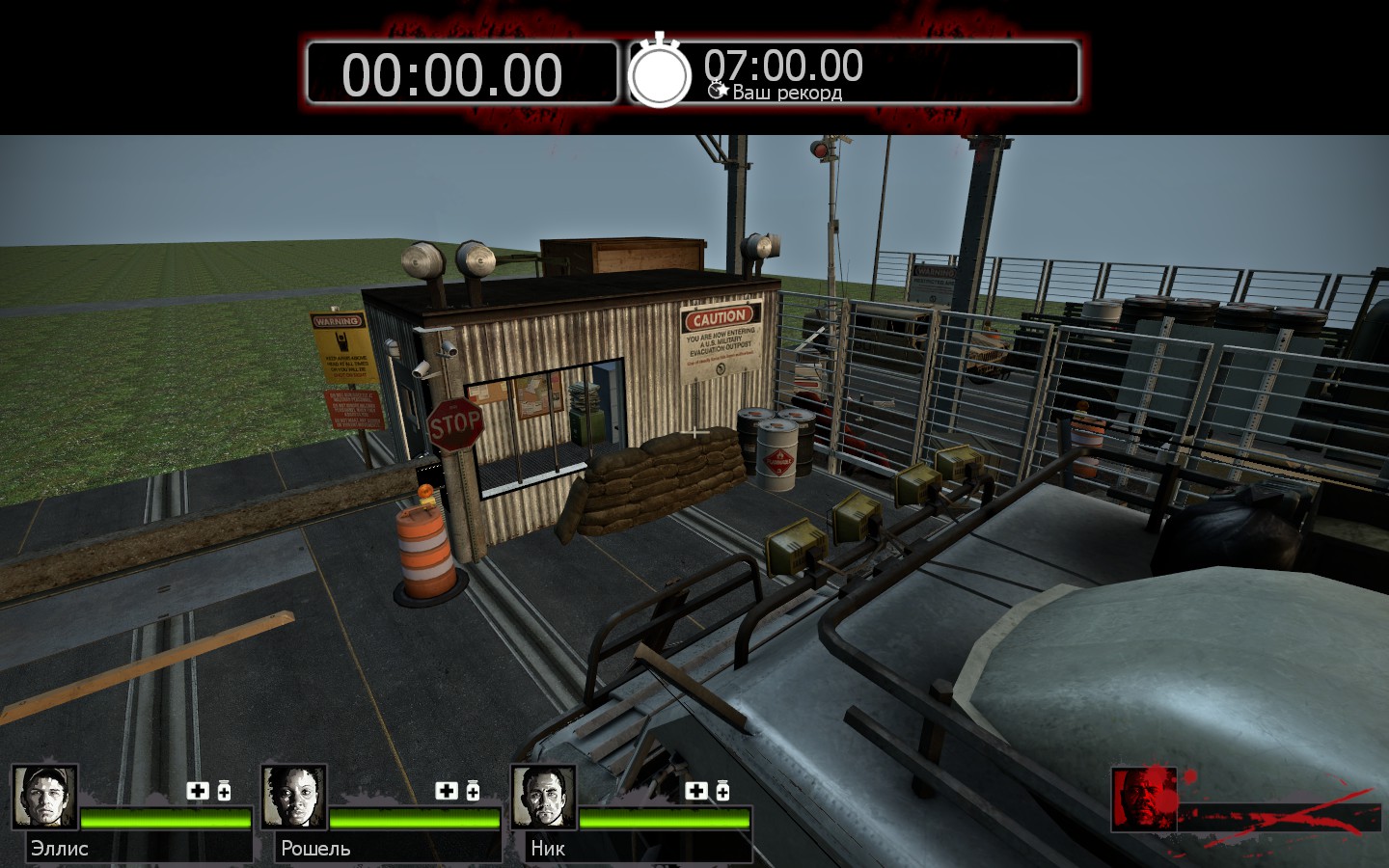1389x868 pixels.
Task: Click Ellis's pill bottle icon
Action: pyautogui.click(x=224, y=791)
